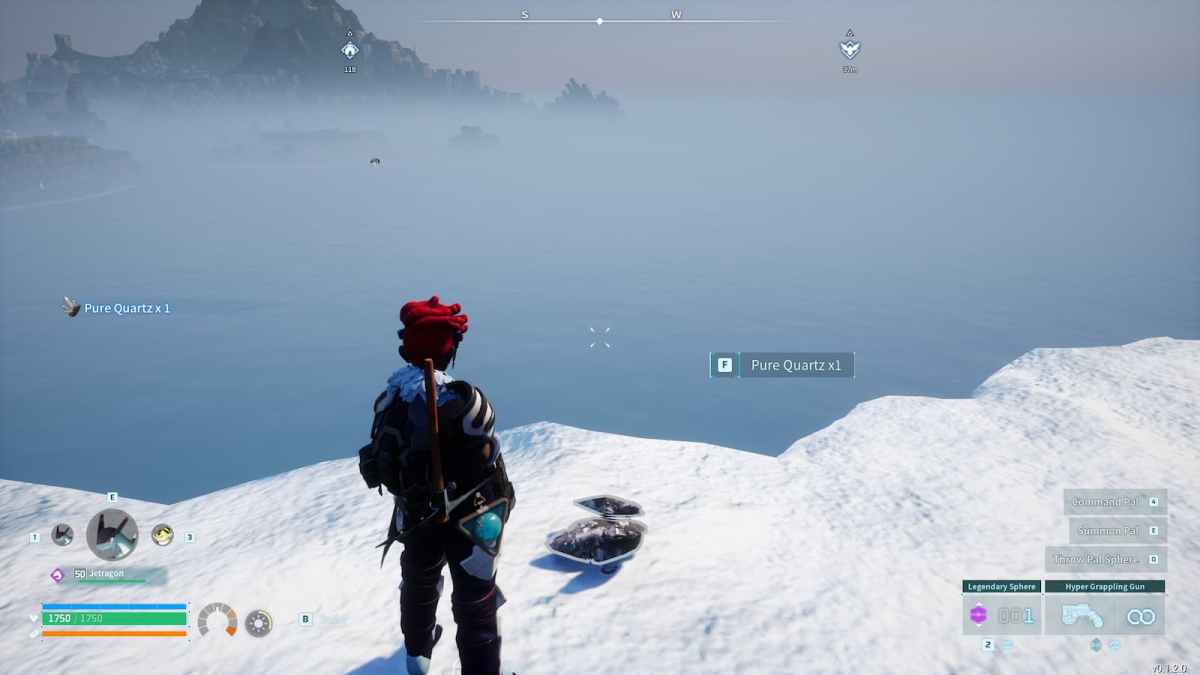Select the Legendary Sphere slot
The image size is (1200, 675).
click(1002, 615)
